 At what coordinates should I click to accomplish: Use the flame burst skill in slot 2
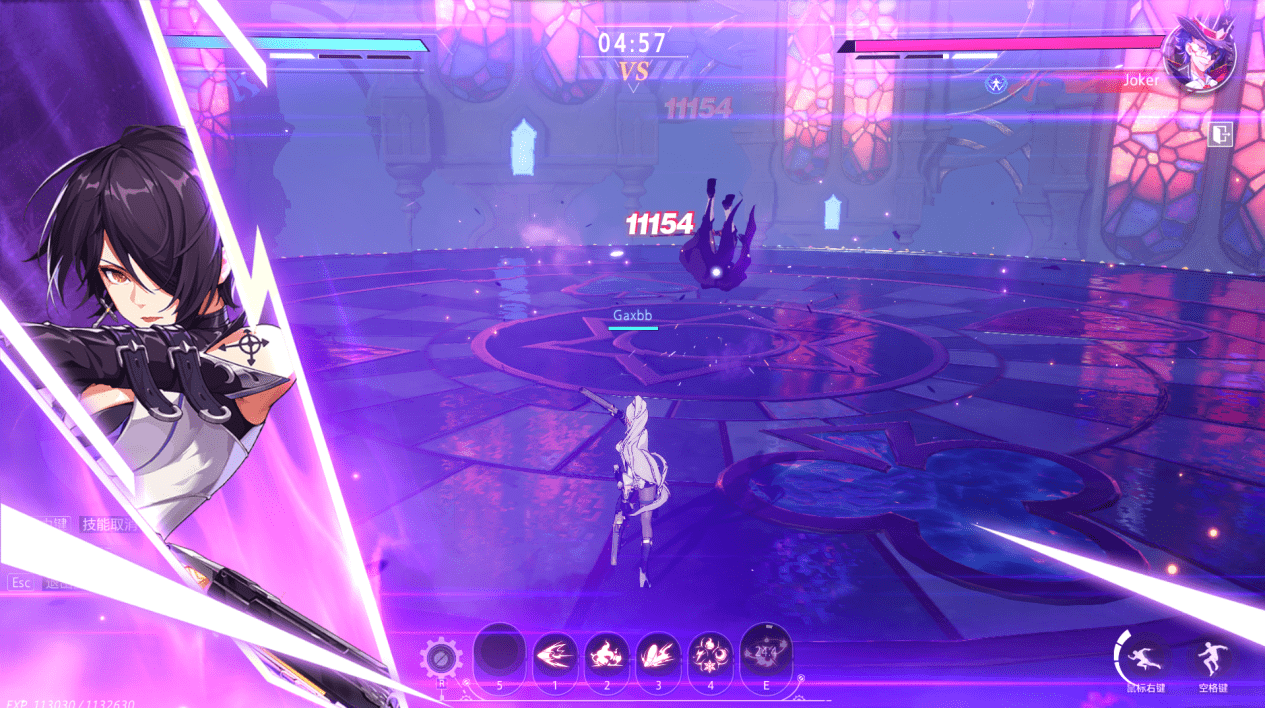[607, 656]
